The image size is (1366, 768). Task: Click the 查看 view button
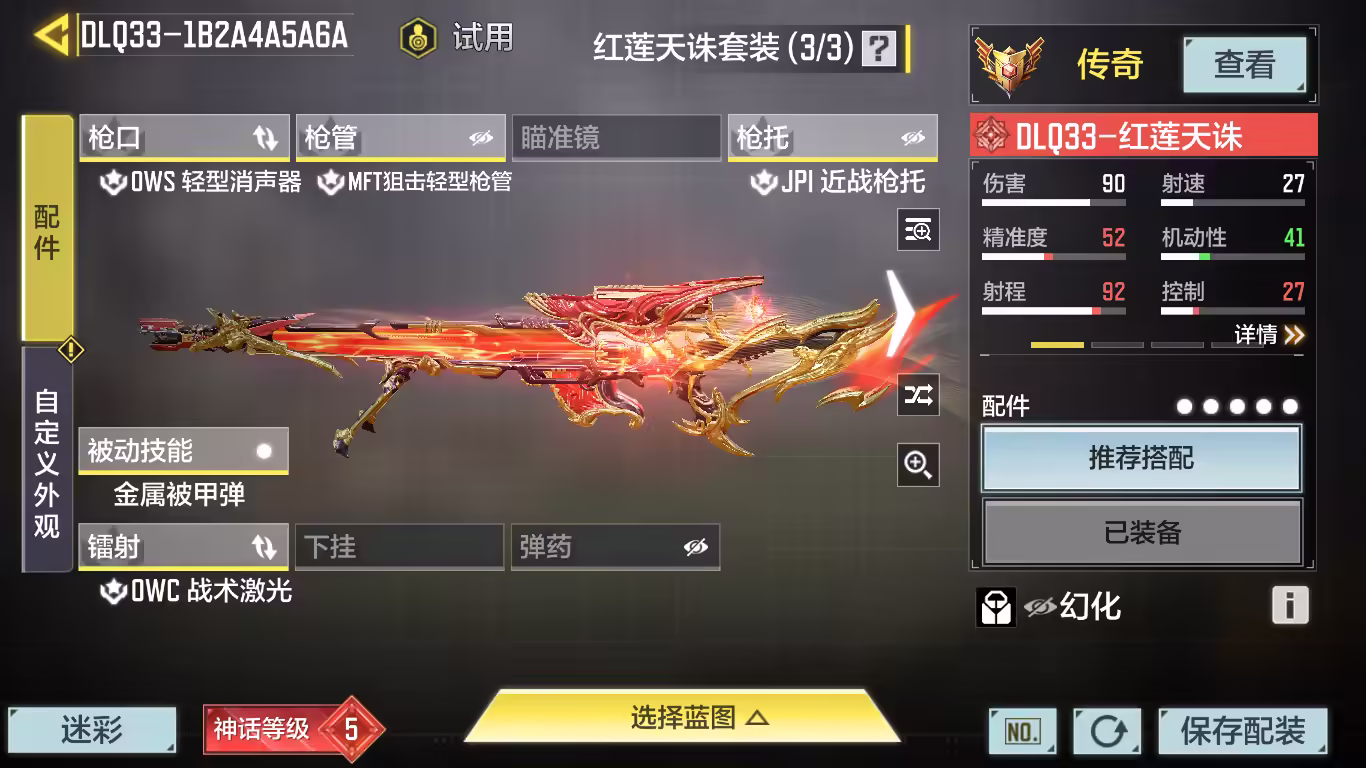[1244, 65]
